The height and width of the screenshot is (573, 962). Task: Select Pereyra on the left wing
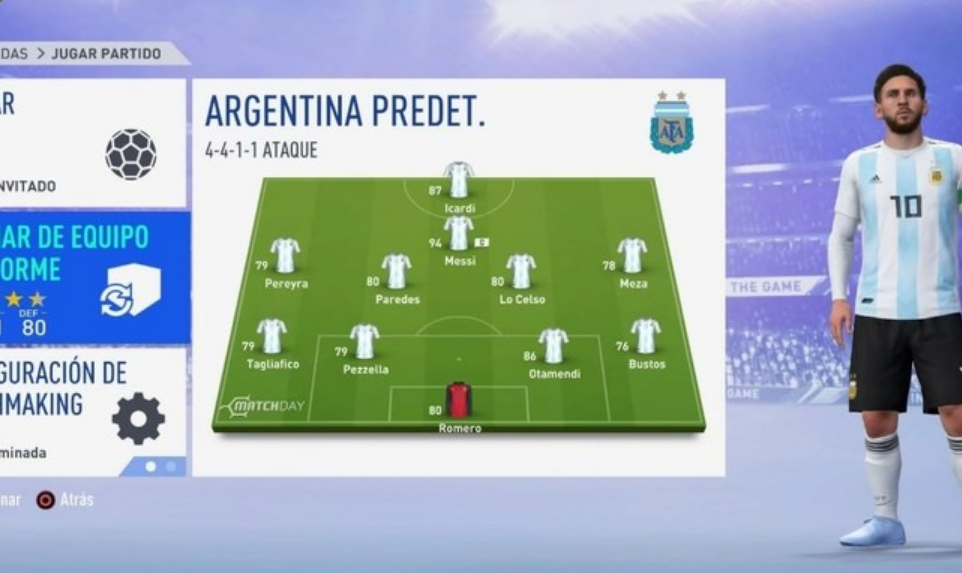click(285, 255)
